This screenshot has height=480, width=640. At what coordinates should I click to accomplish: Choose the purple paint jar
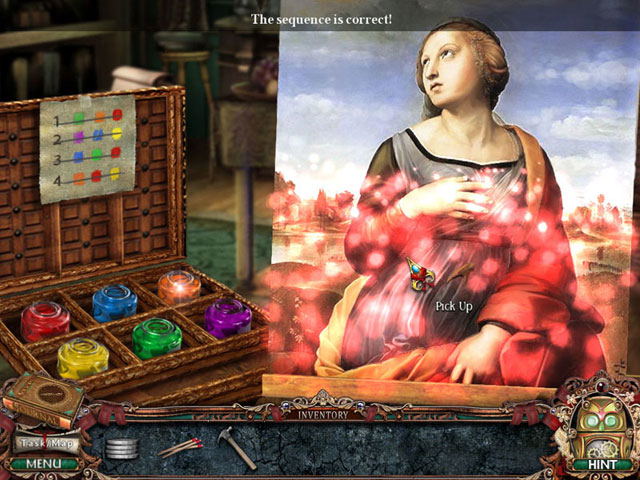point(228,318)
